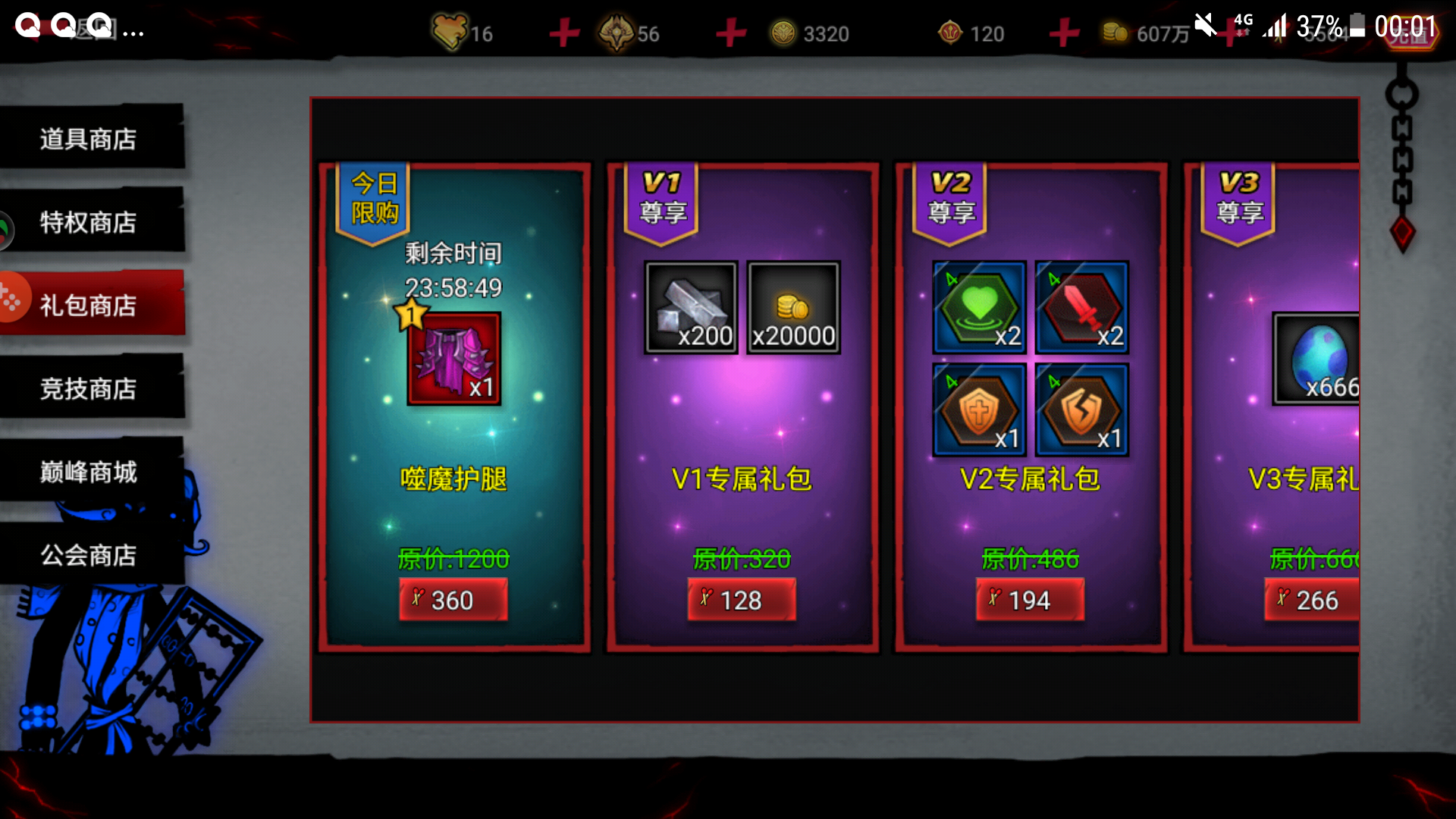Image resolution: width=1456 pixels, height=819 pixels.
Task: Buy the V2专属礼包 for 194
Action: click(x=1030, y=600)
